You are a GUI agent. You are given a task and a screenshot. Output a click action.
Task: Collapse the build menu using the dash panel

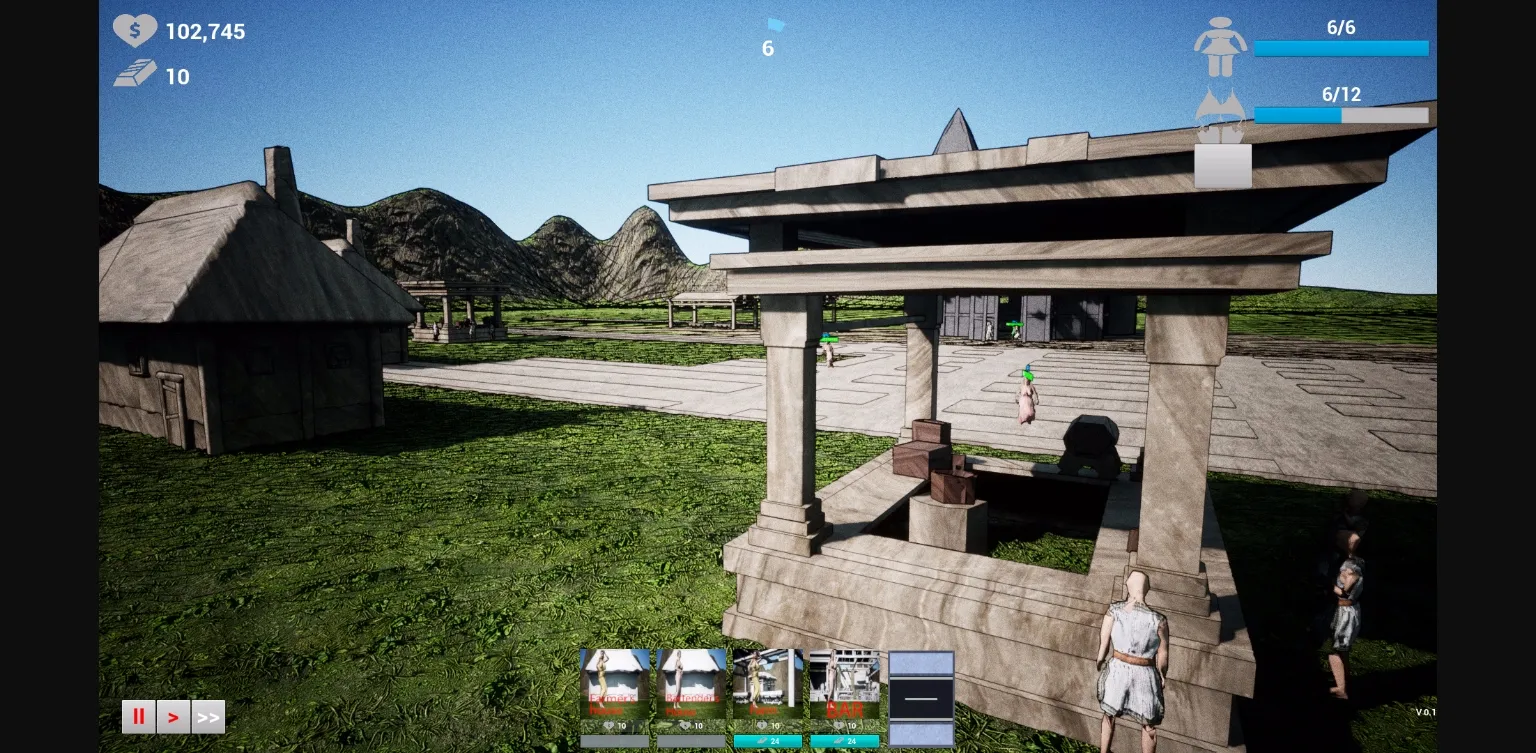coord(921,697)
